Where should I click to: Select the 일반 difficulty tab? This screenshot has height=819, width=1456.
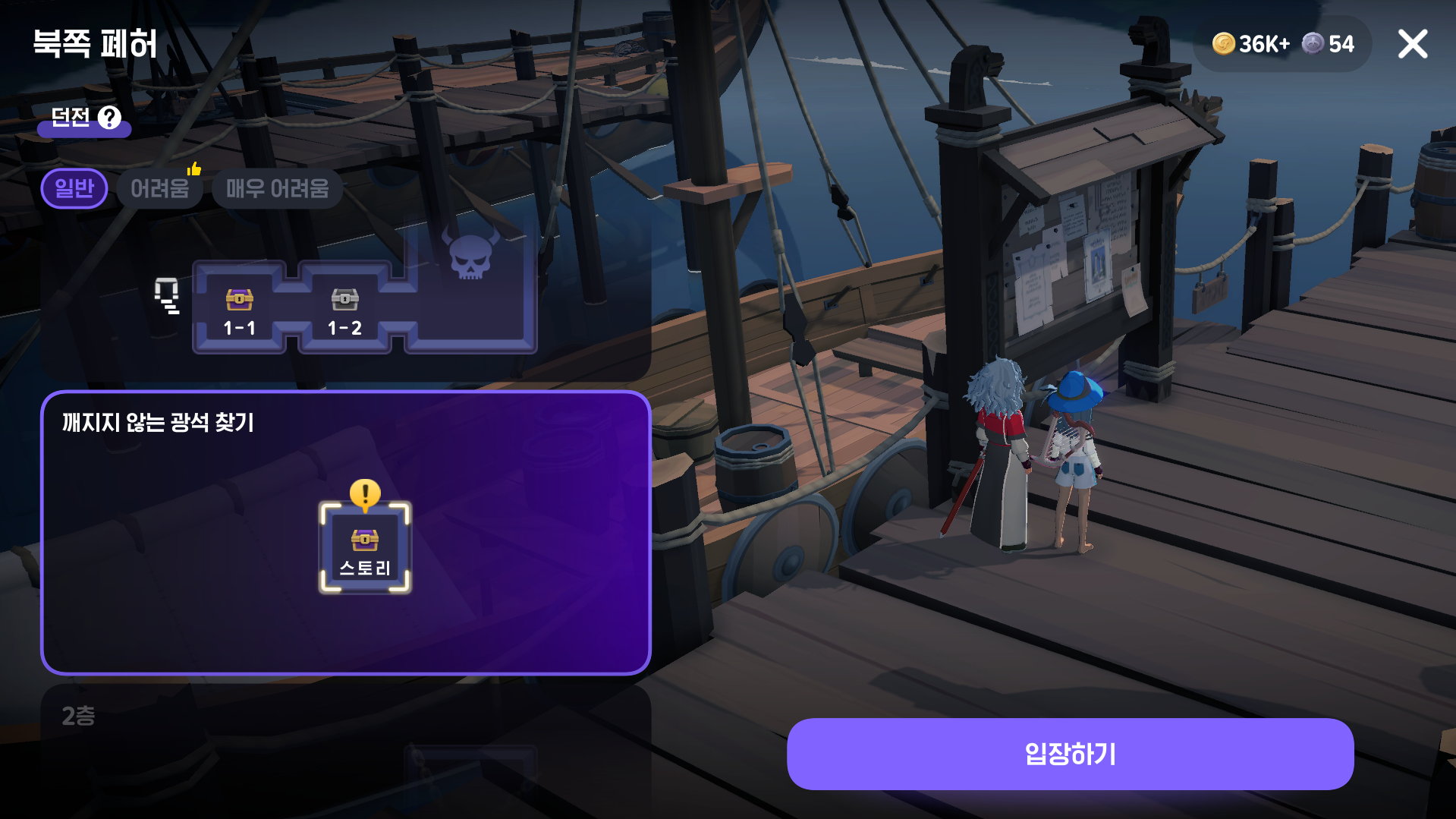click(x=74, y=188)
